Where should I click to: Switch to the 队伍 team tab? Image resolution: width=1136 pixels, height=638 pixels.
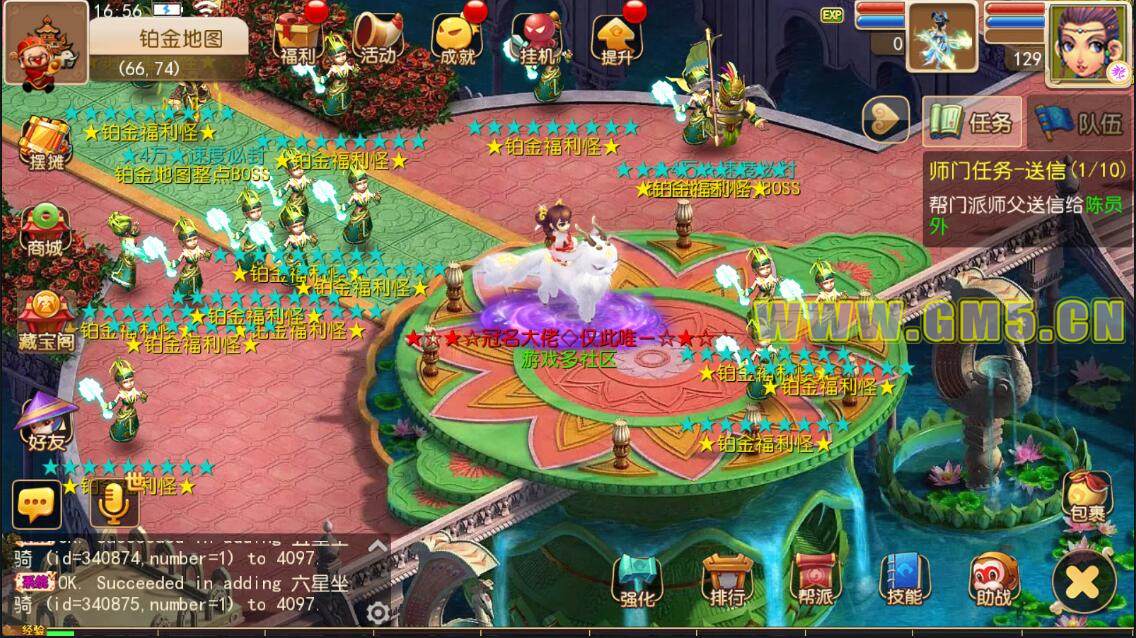click(1082, 123)
